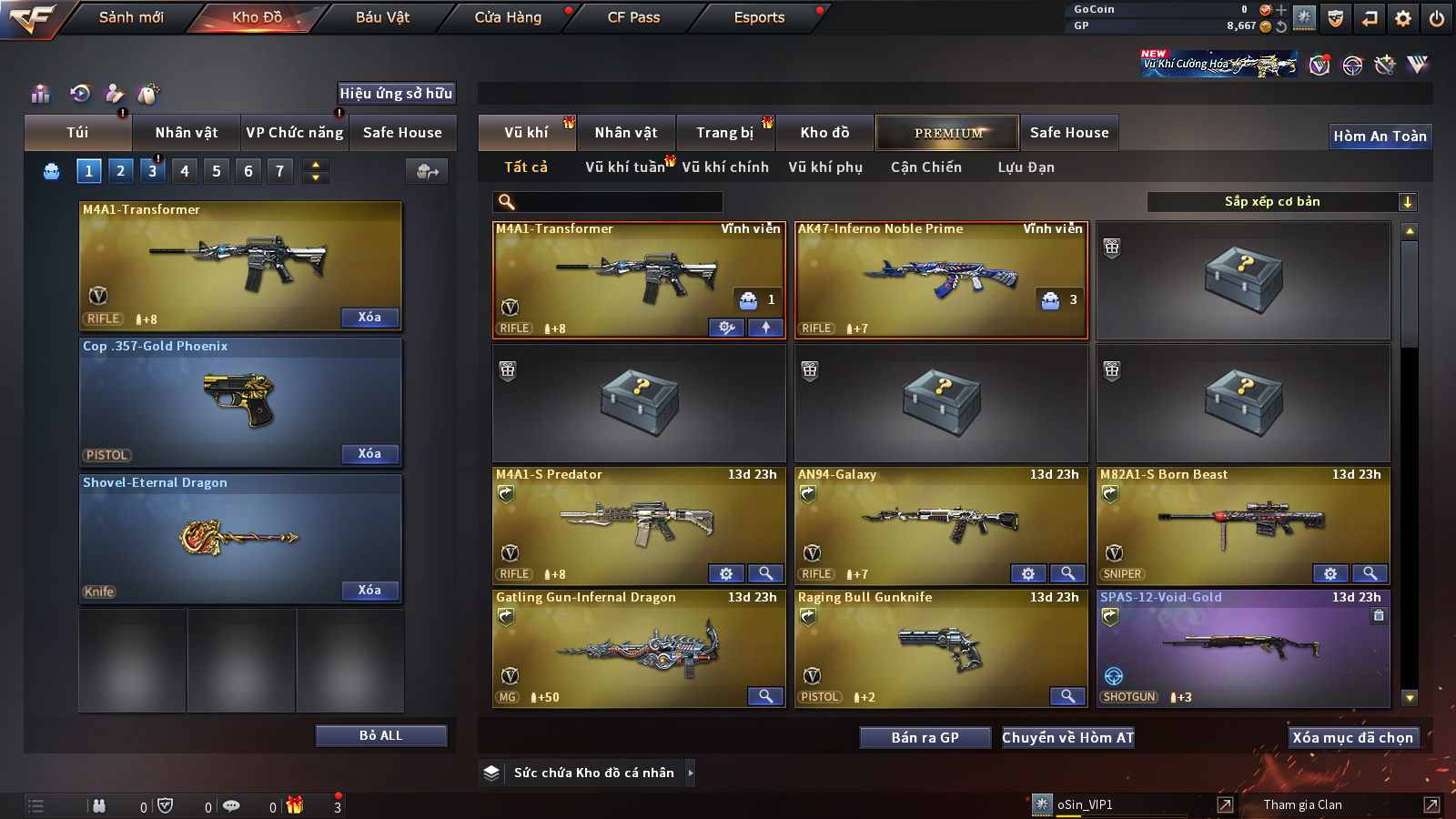
Task: Show the Cận Chiến melee category
Action: tap(925, 167)
